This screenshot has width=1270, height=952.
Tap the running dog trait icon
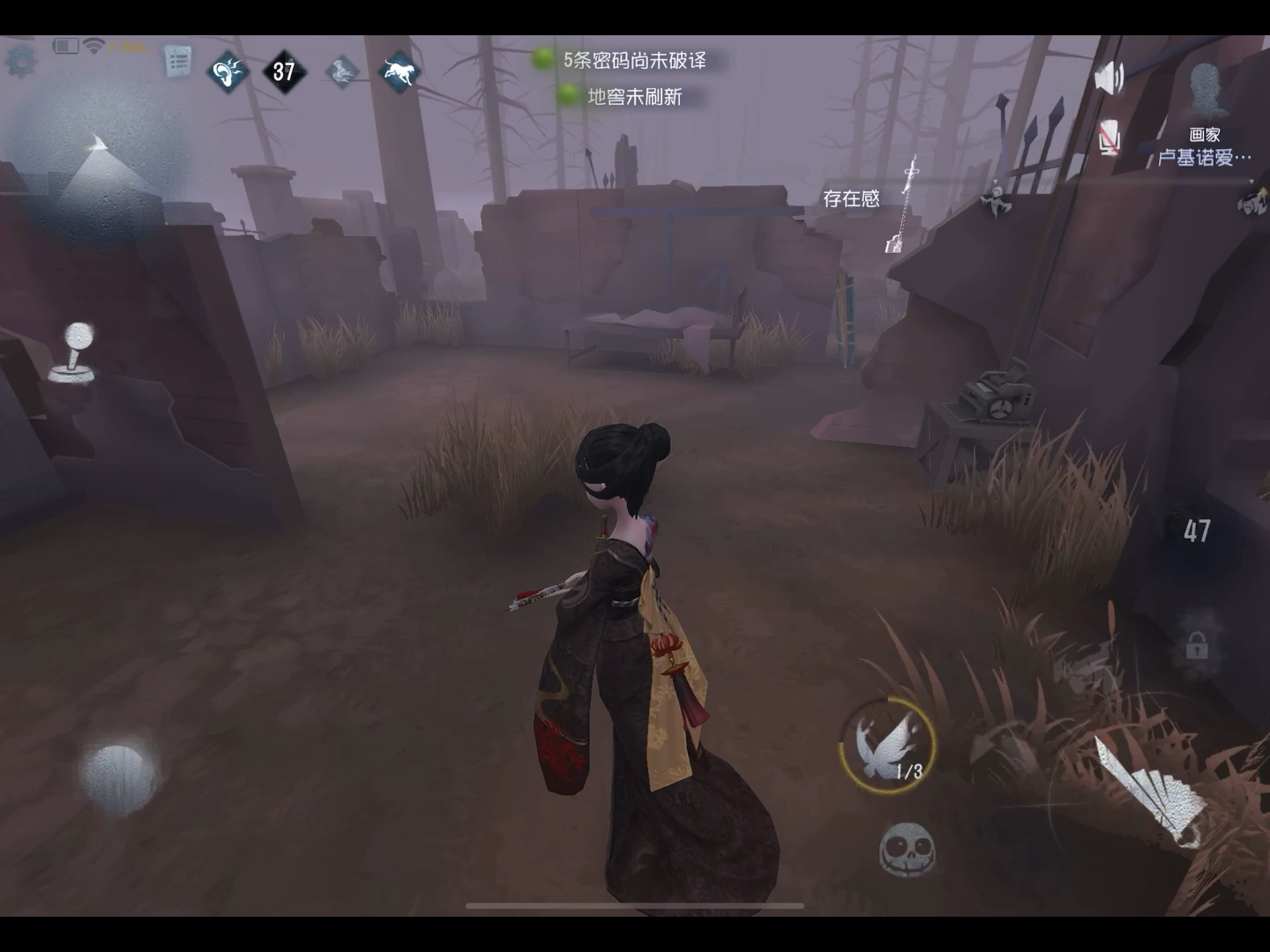[400, 71]
